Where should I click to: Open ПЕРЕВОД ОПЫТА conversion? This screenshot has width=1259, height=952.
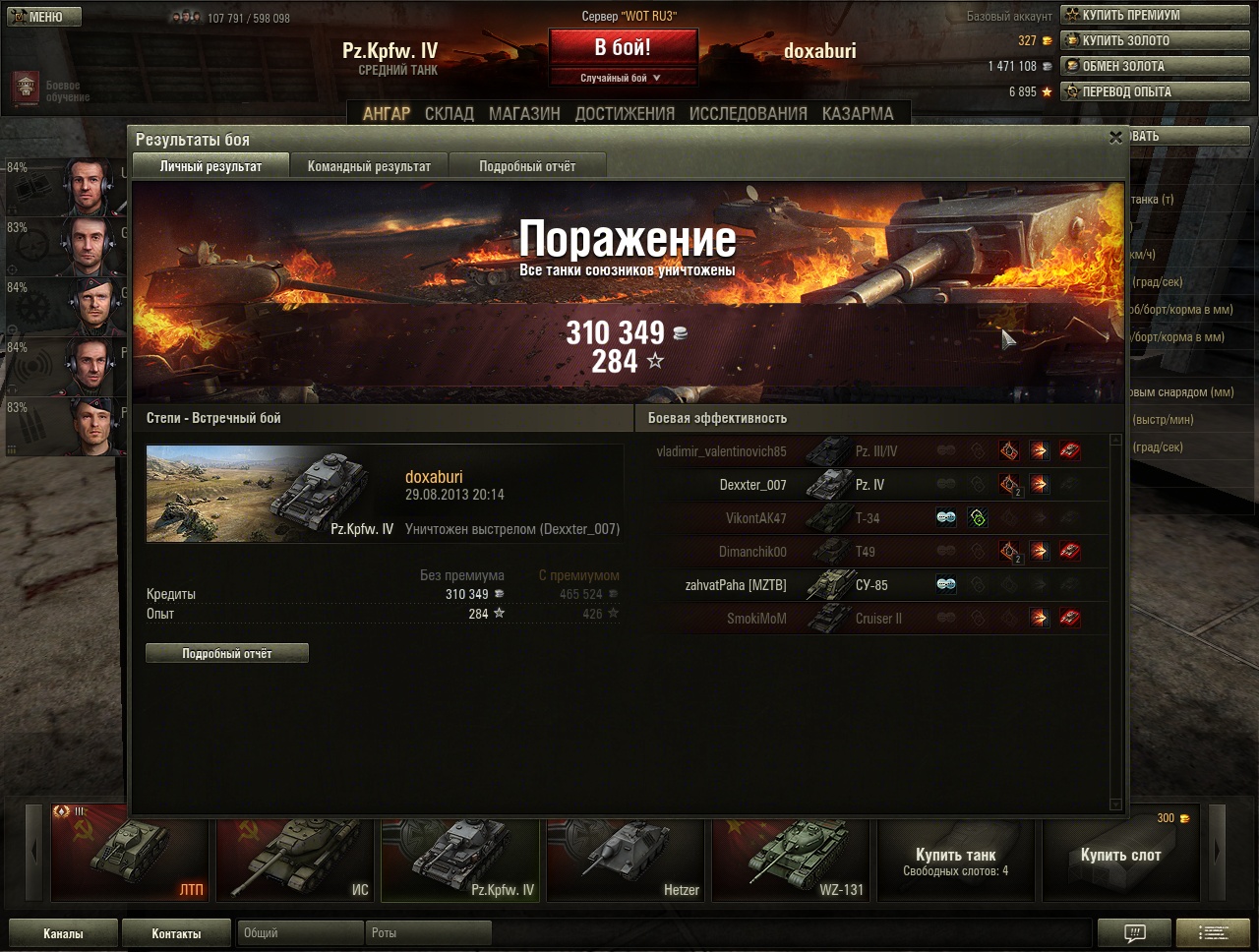[x=1154, y=91]
